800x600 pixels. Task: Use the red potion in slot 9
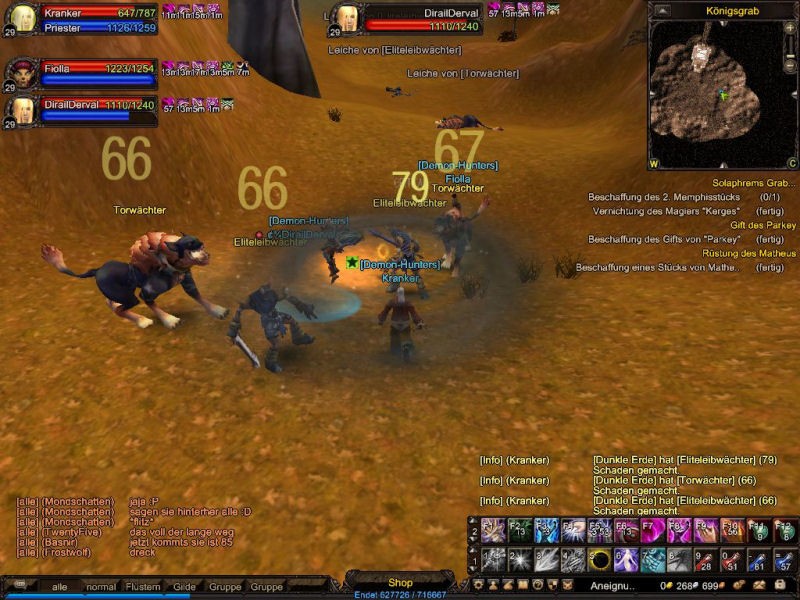(706, 559)
